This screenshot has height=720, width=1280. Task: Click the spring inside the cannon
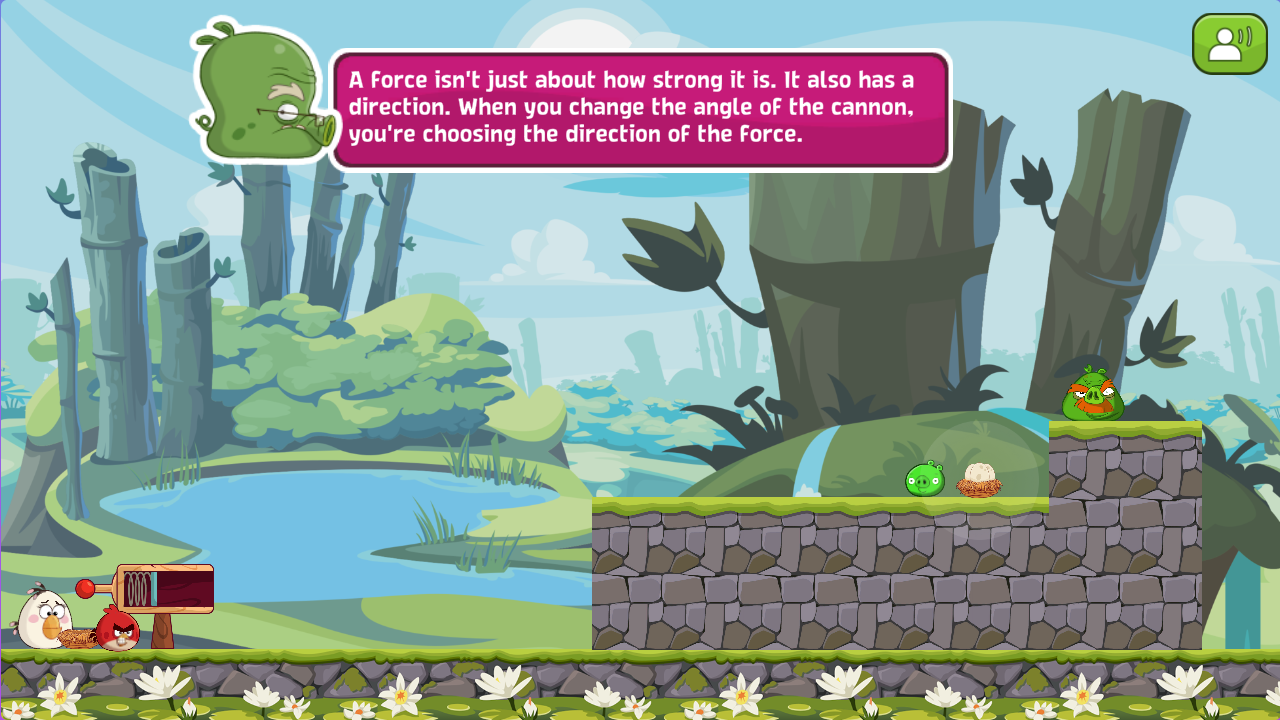[135, 587]
